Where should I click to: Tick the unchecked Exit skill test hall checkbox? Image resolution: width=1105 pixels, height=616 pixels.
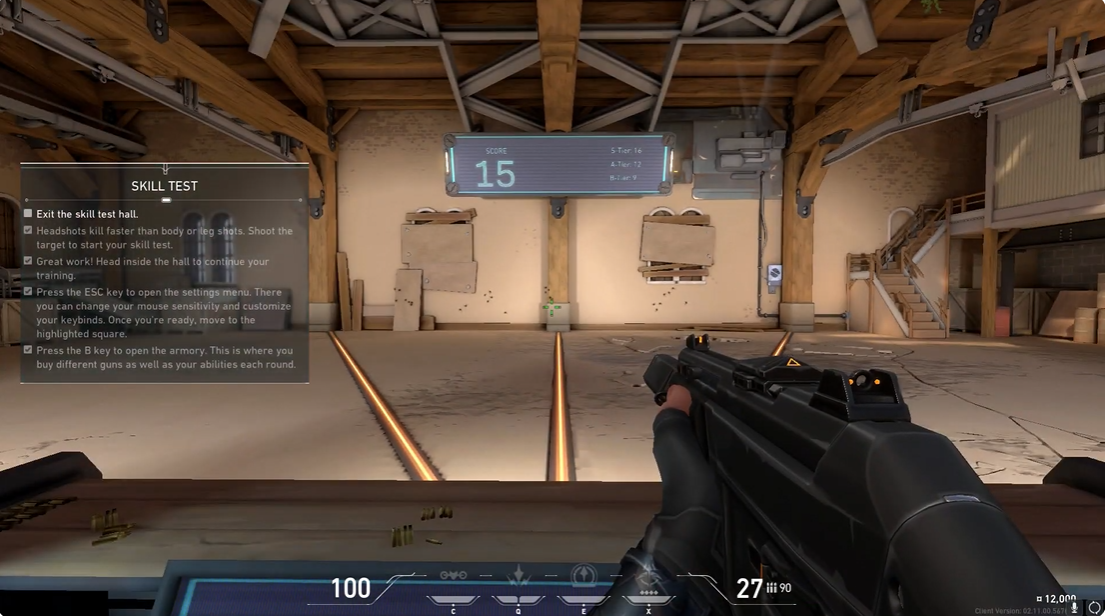(28, 214)
